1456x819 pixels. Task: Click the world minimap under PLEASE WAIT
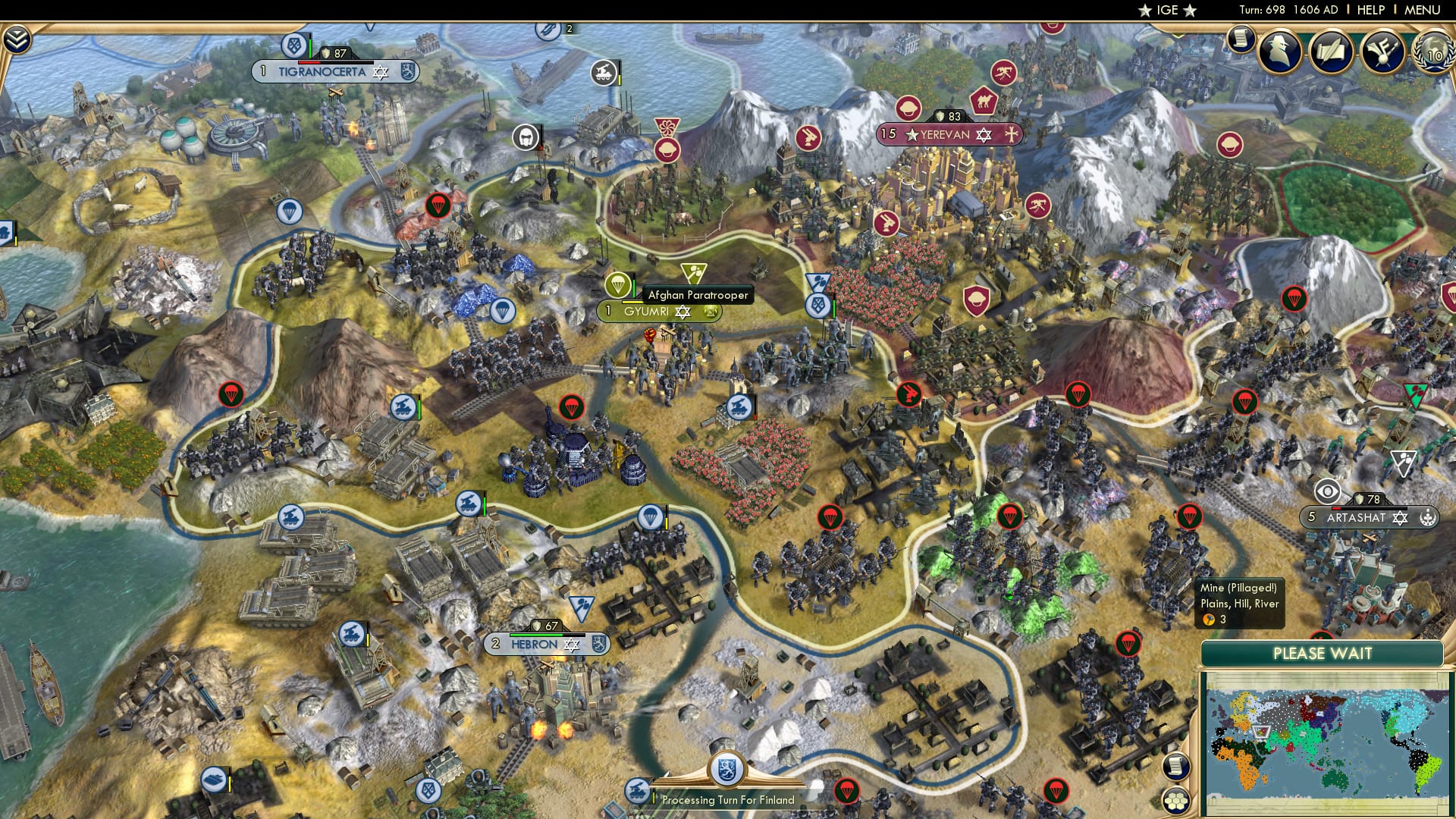(x=1331, y=739)
